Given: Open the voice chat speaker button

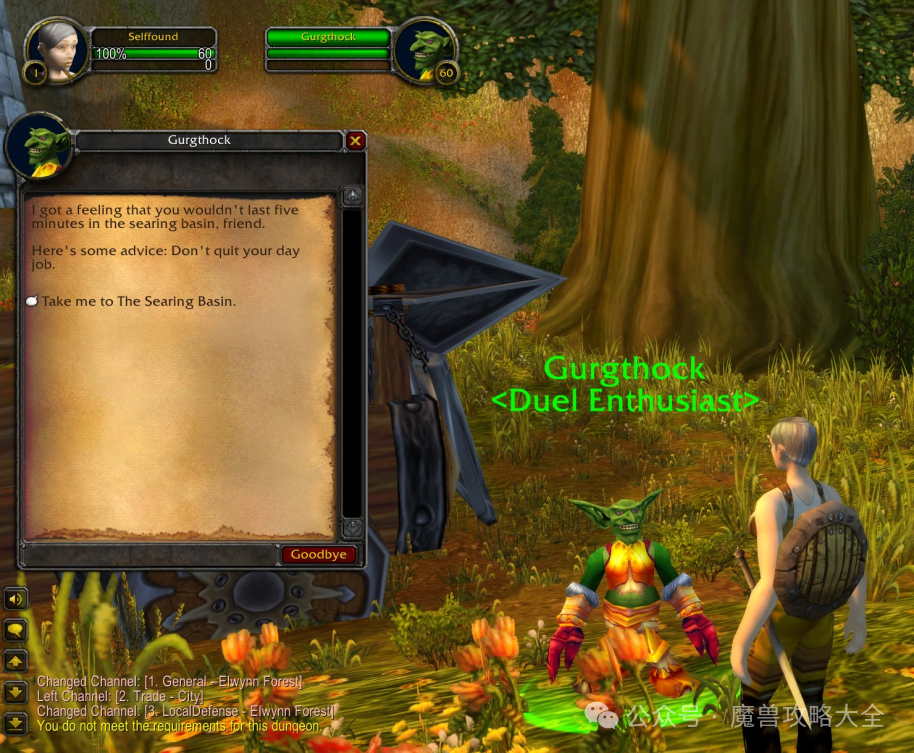Looking at the screenshot, I should point(15,599).
